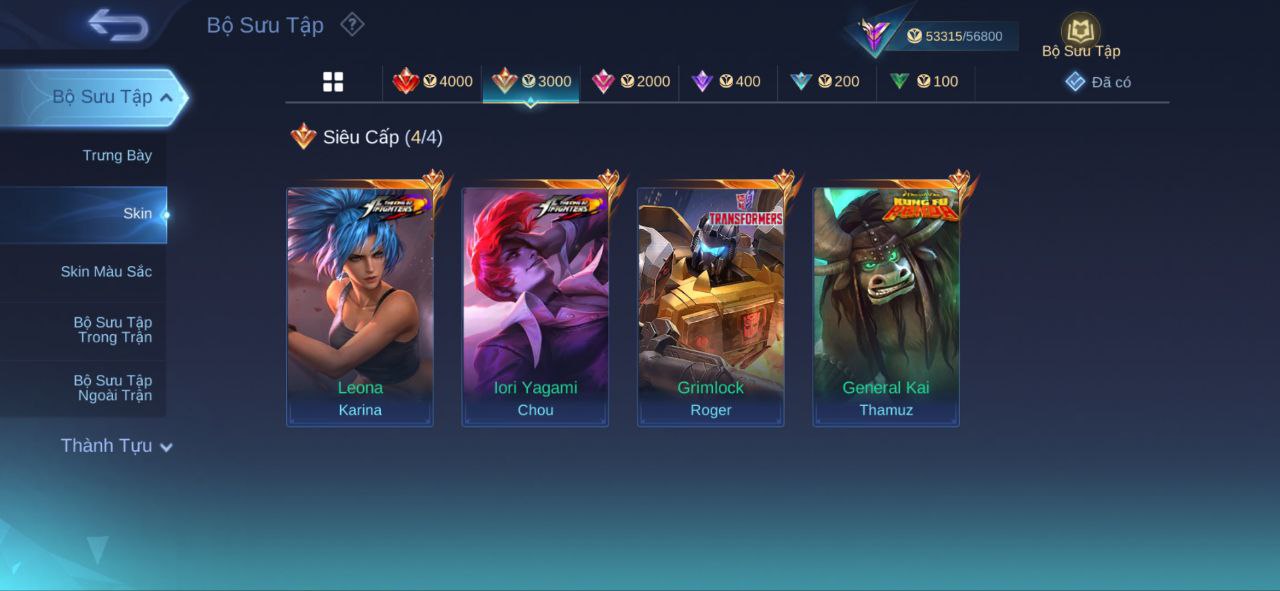The width and height of the screenshot is (1280, 591).
Task: Choose Bộ Sưu Tập Ngoài Trận entry
Action: tap(112, 387)
